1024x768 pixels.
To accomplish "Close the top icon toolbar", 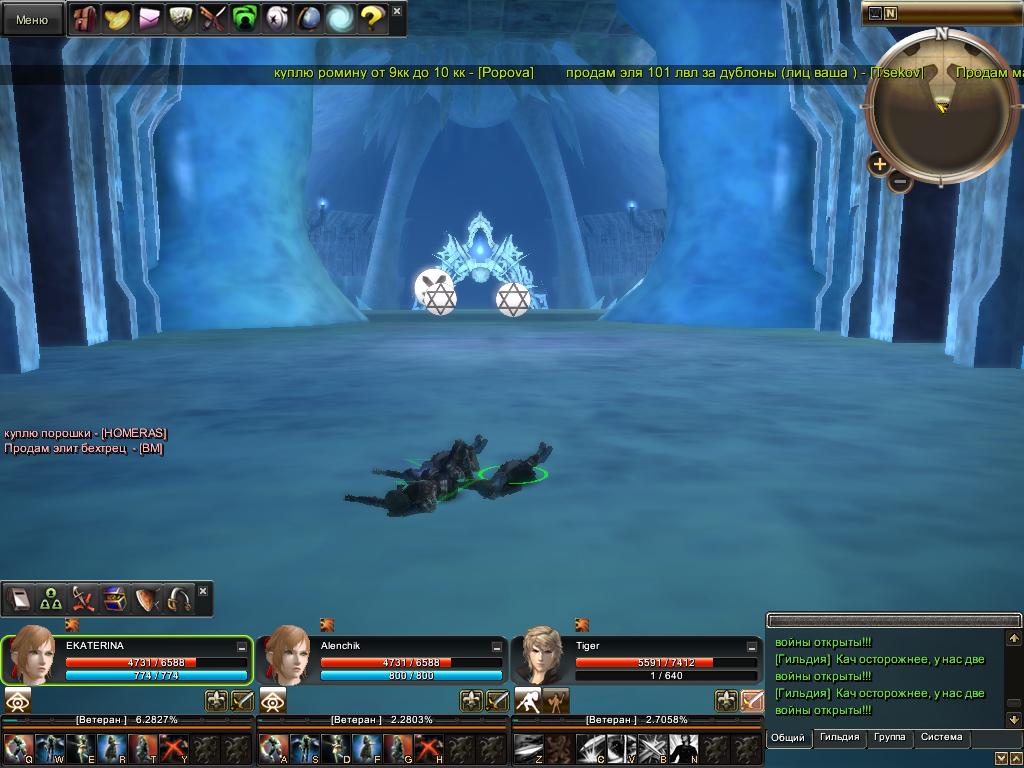I will coord(397,11).
